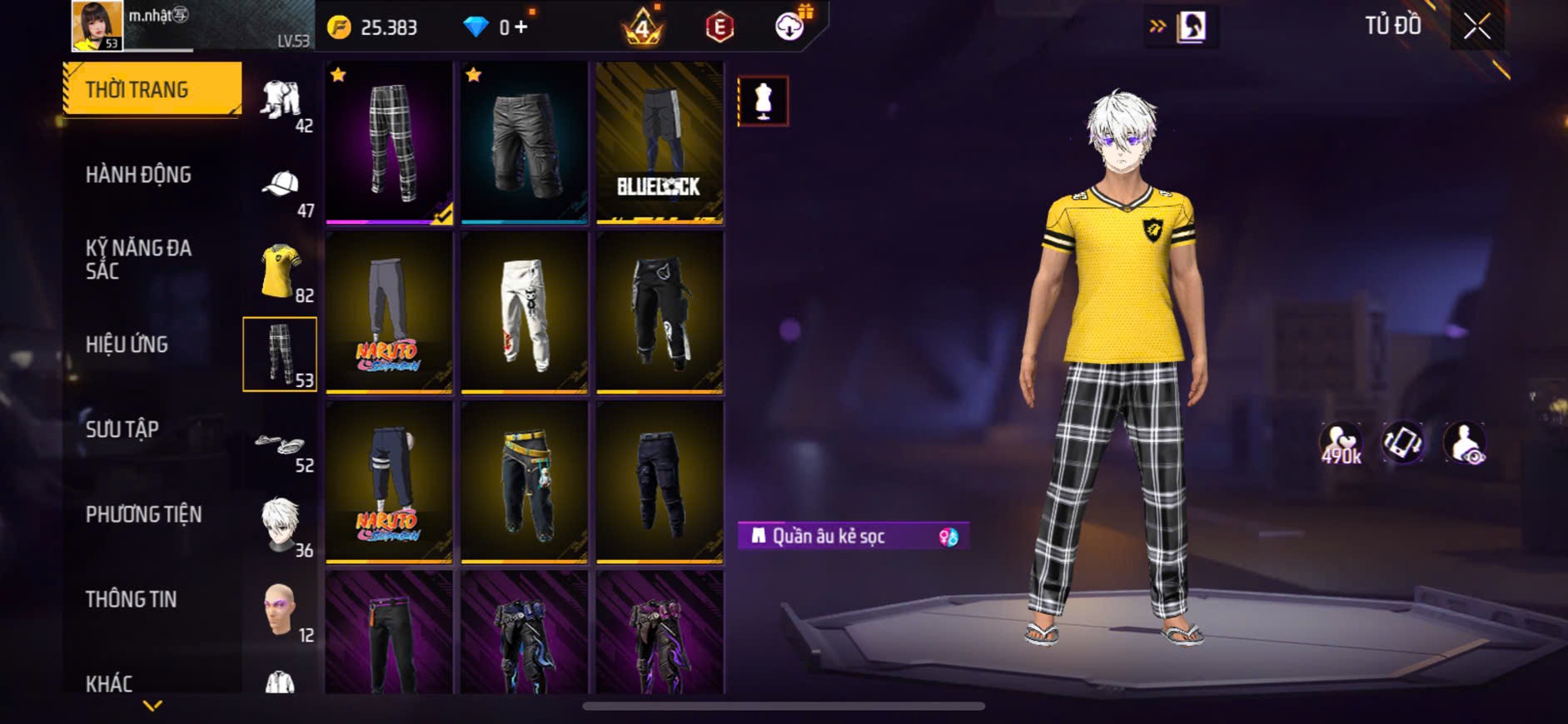1568x724 pixels.
Task: Choose the white hair category
Action: 281,525
